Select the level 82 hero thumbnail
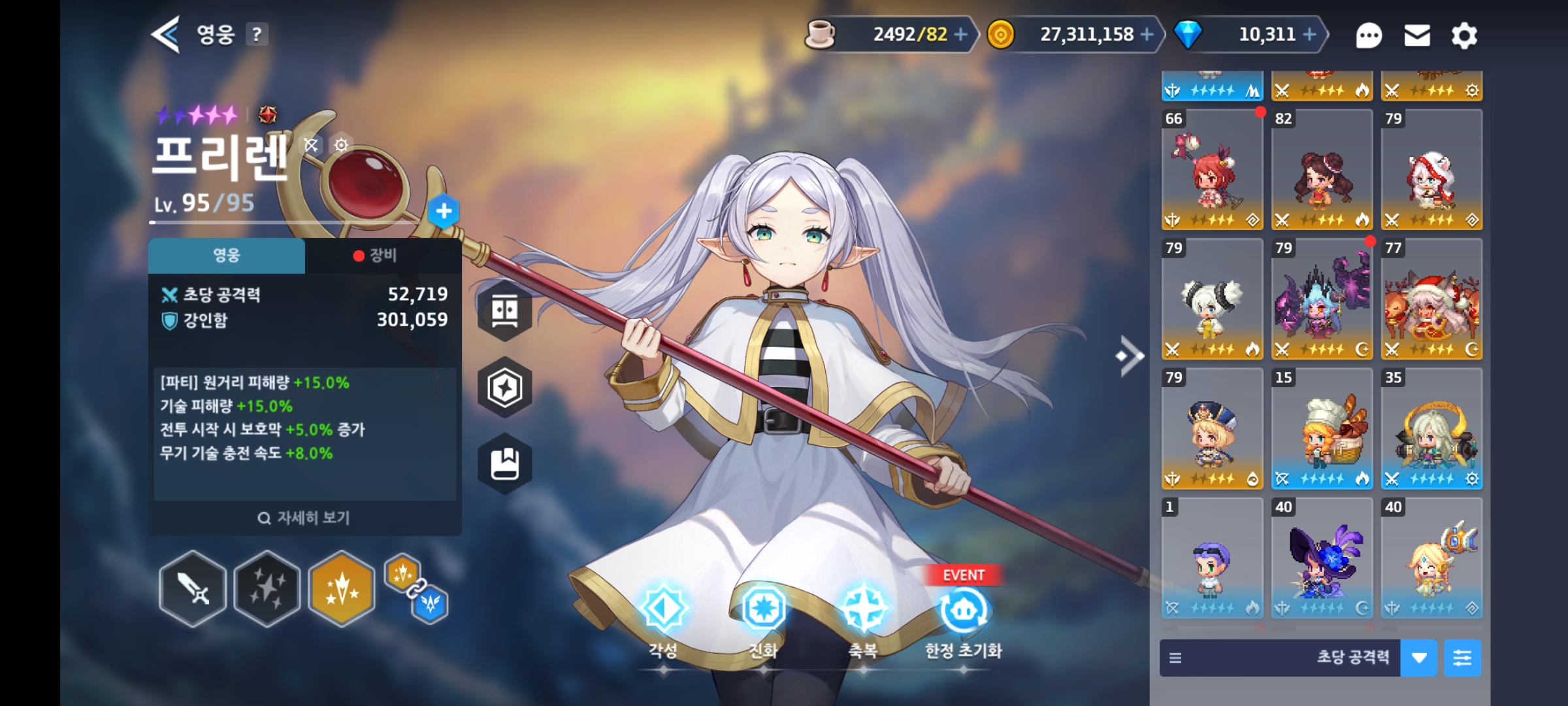The image size is (1568, 706). click(1322, 170)
